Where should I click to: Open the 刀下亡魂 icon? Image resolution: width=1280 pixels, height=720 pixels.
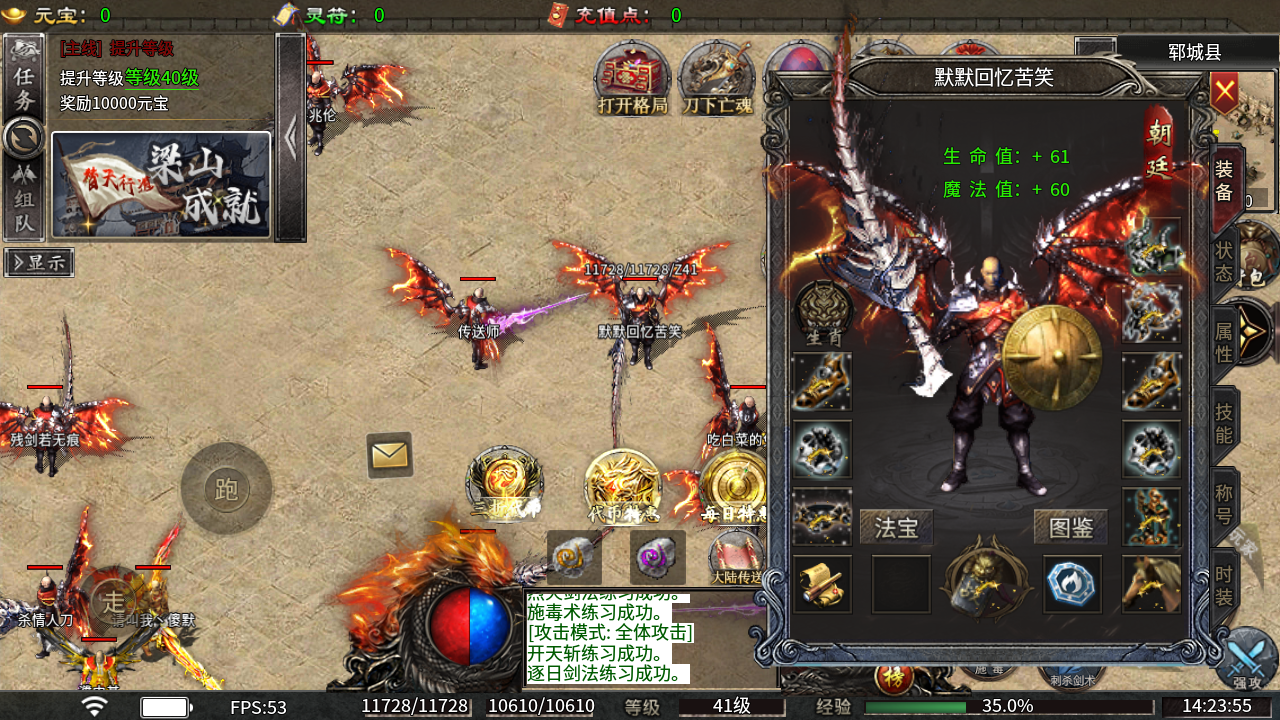(717, 78)
